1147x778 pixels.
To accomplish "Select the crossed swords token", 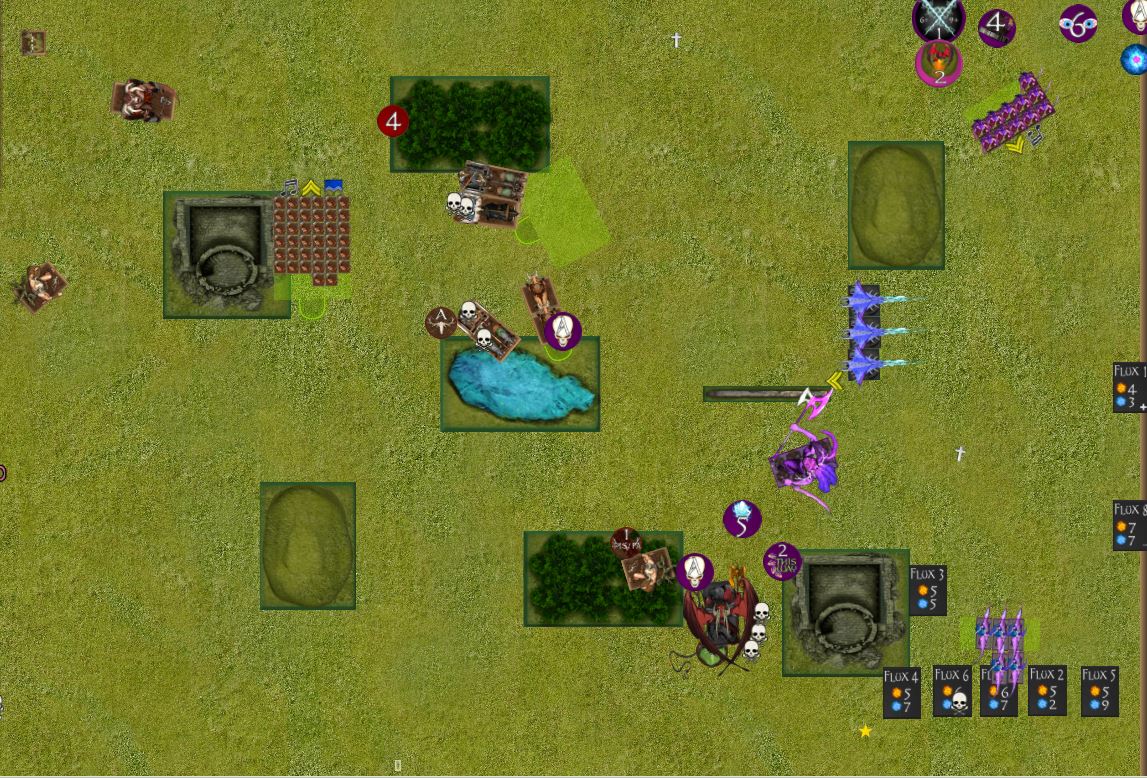I will pyautogui.click(x=938, y=19).
